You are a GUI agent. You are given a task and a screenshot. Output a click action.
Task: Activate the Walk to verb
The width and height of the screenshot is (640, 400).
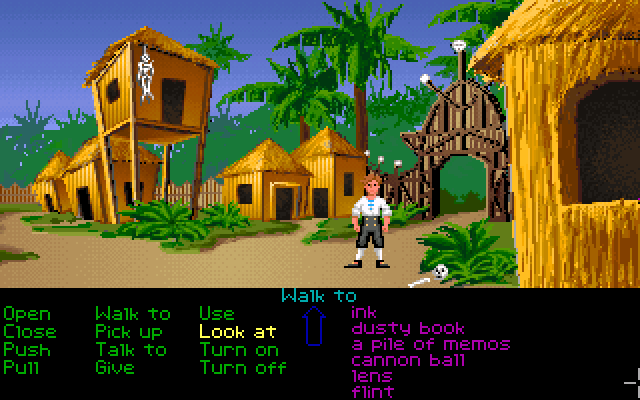pos(133,314)
